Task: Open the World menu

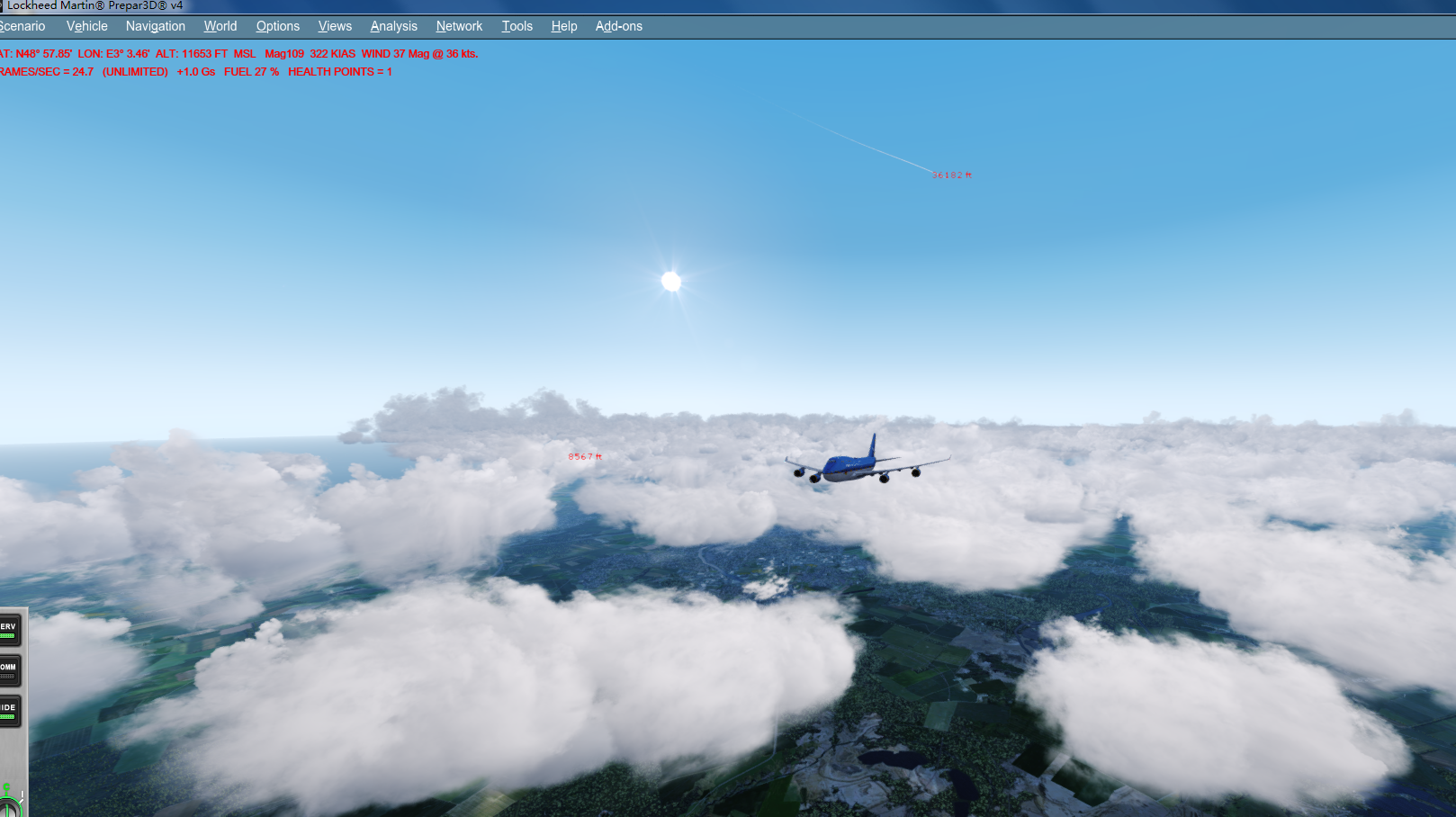Action: (220, 26)
